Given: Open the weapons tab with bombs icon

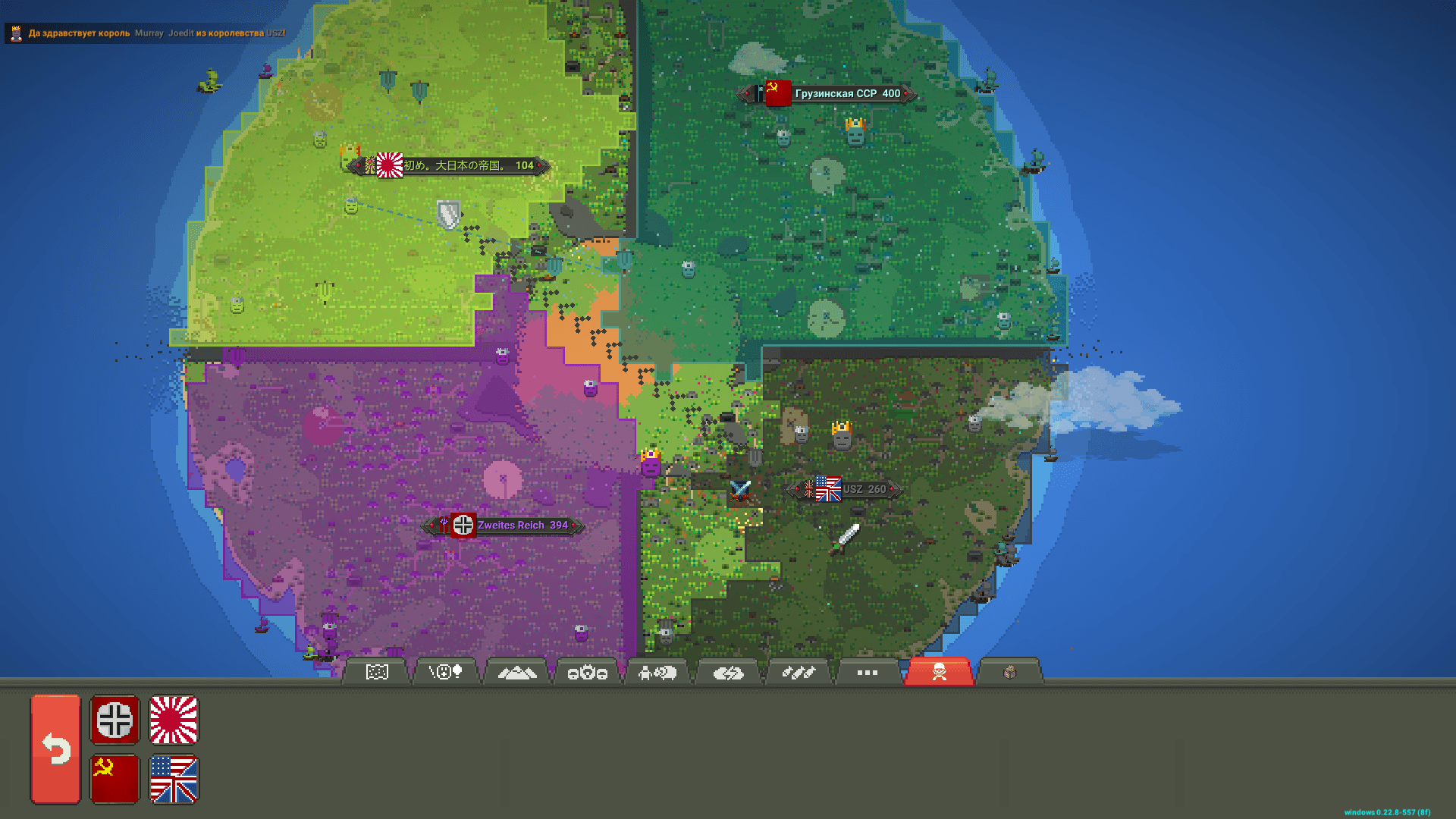Looking at the screenshot, I should (799, 672).
